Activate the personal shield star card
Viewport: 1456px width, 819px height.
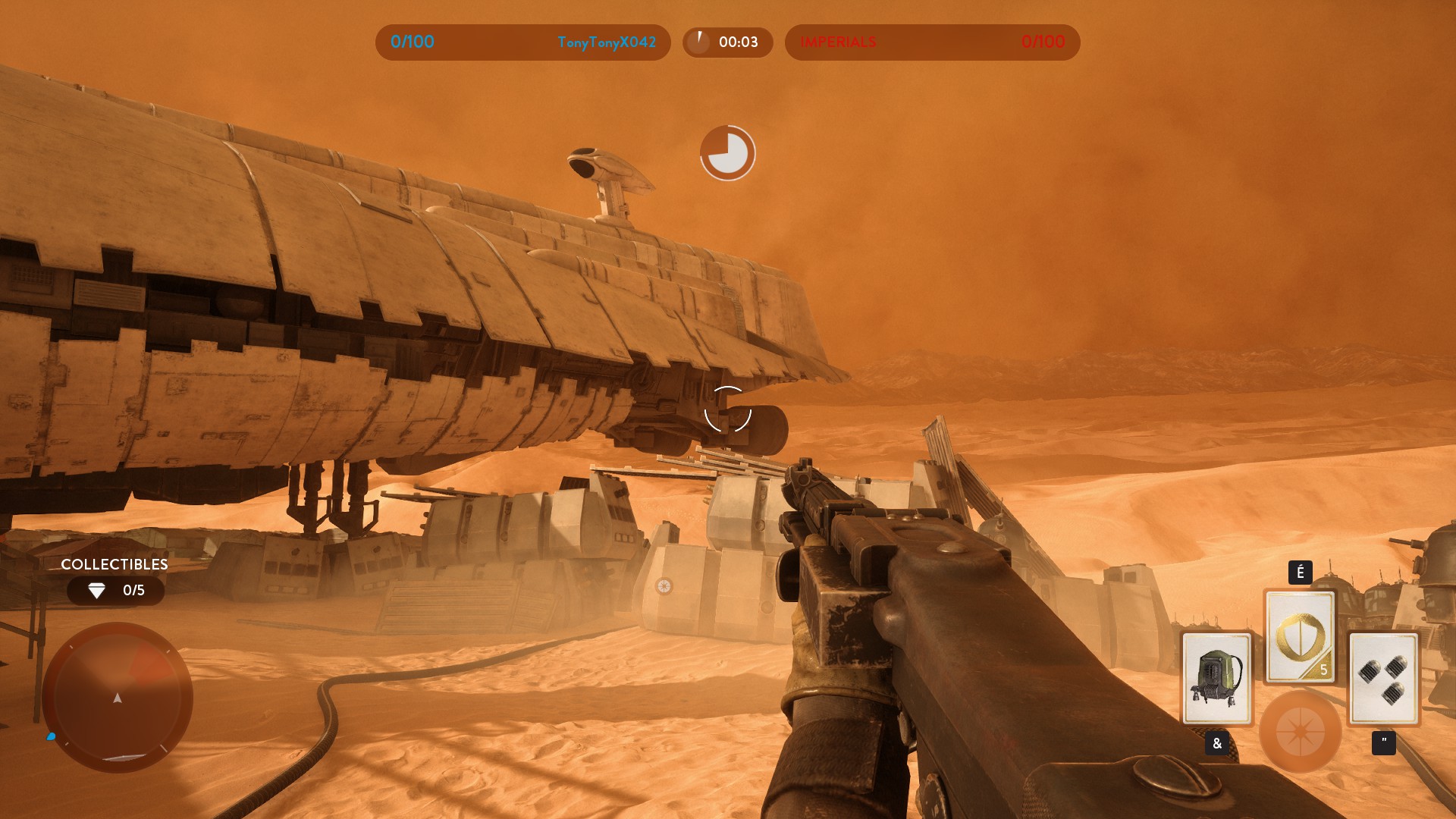[x=1300, y=635]
